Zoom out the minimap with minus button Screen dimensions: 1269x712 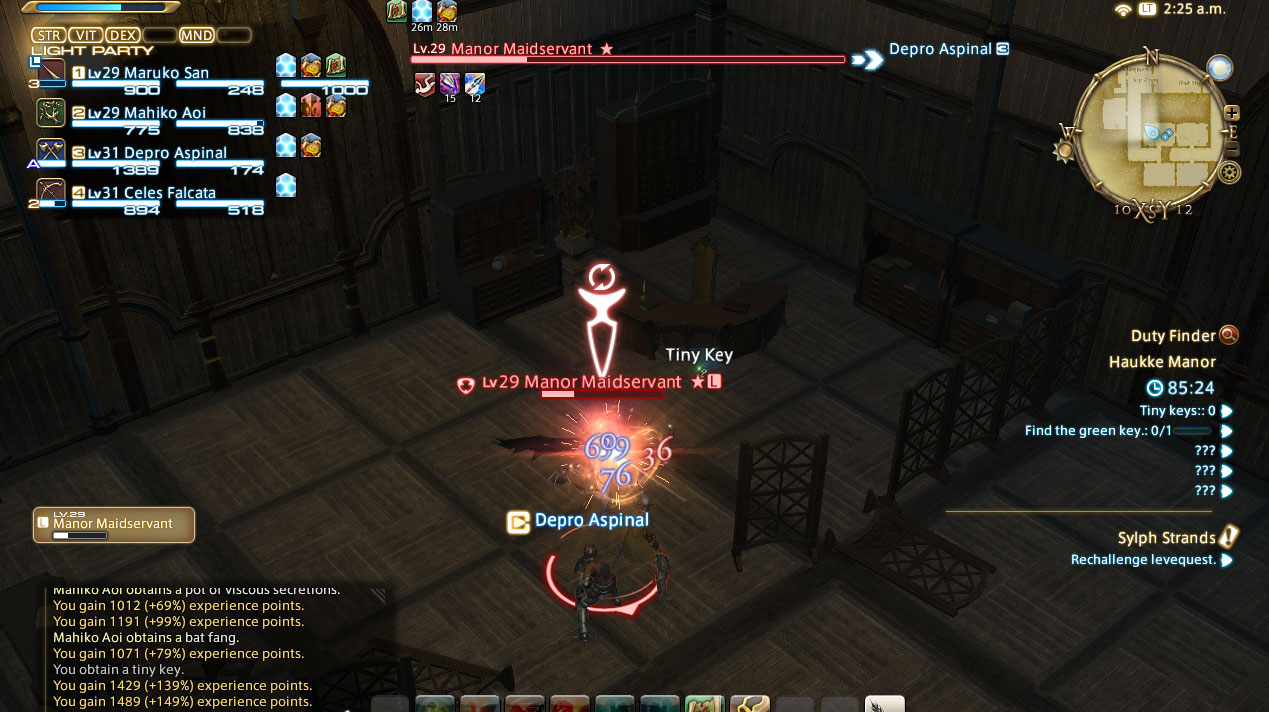[x=1232, y=150]
